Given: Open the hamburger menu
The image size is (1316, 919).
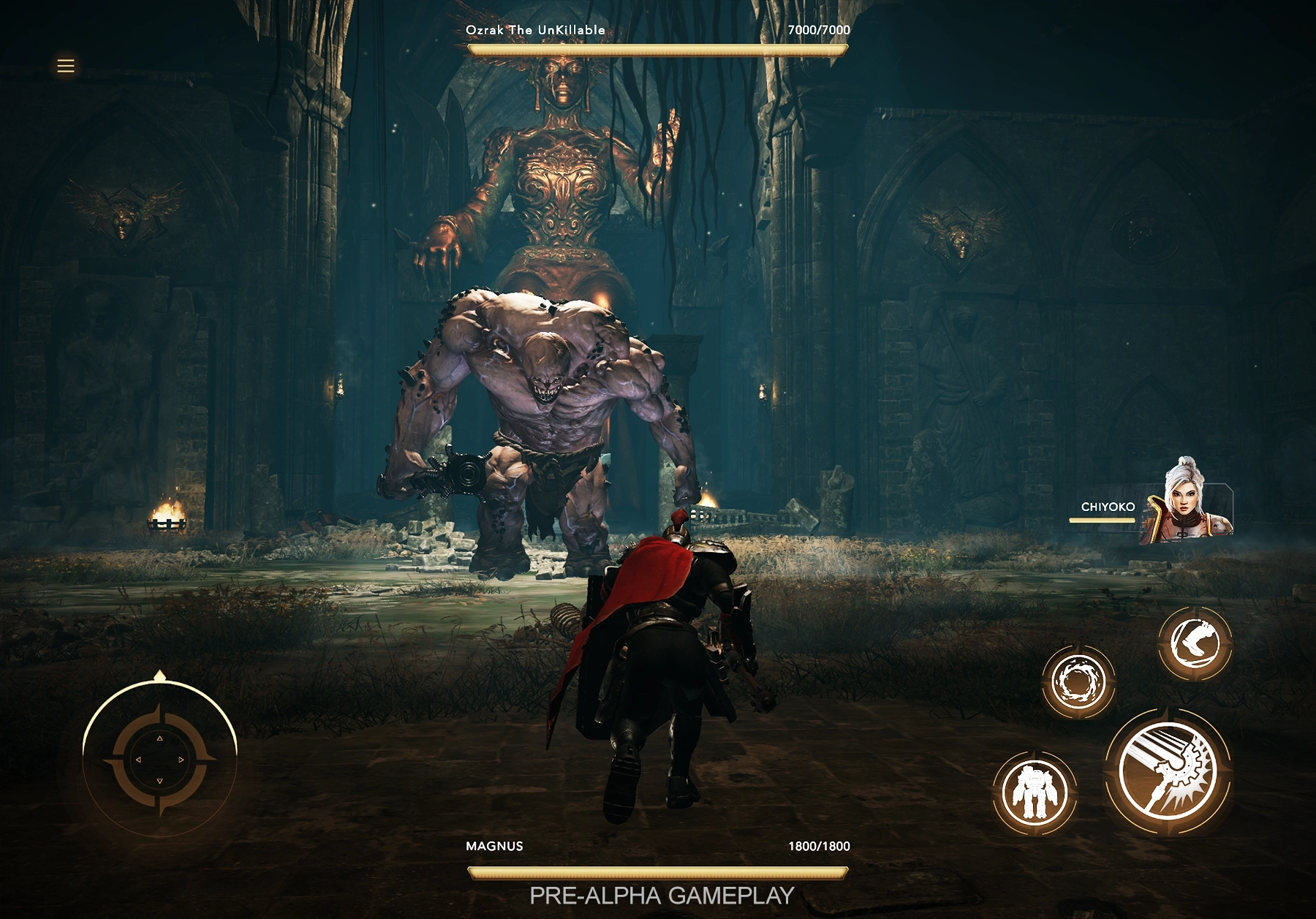Looking at the screenshot, I should 66,66.
